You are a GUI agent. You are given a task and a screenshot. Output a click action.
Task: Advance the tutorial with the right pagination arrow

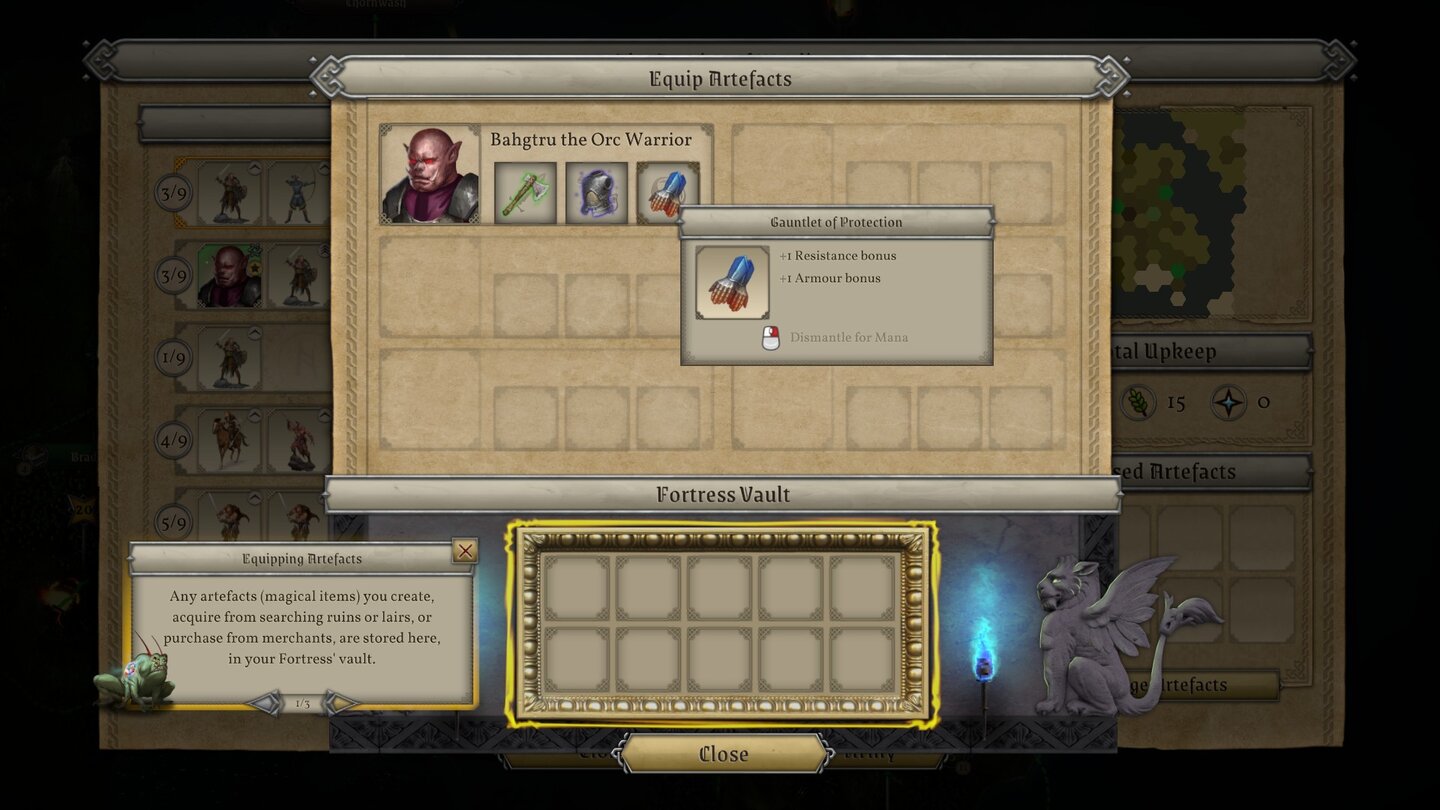pyautogui.click(x=341, y=703)
